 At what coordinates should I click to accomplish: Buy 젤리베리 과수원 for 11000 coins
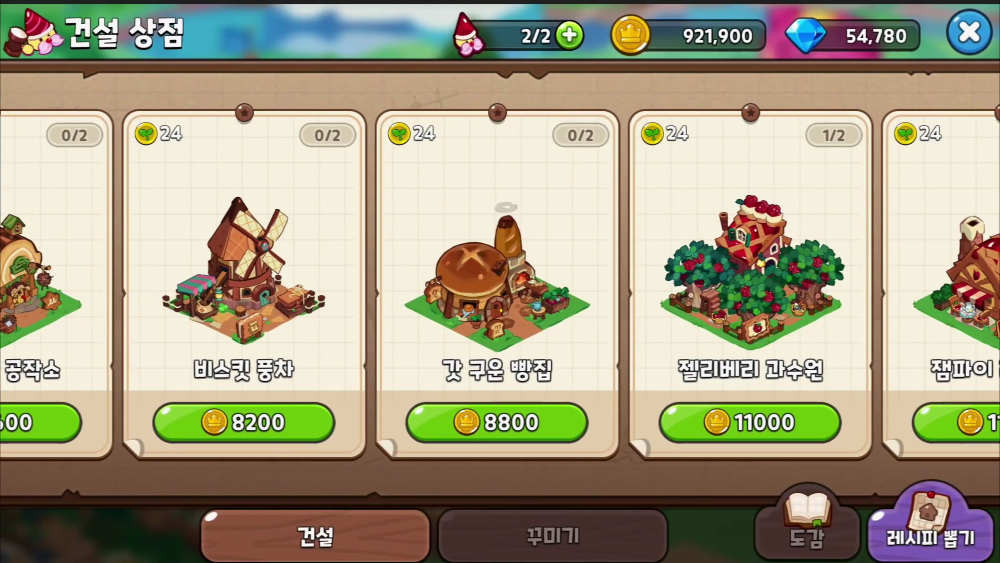[x=749, y=422]
